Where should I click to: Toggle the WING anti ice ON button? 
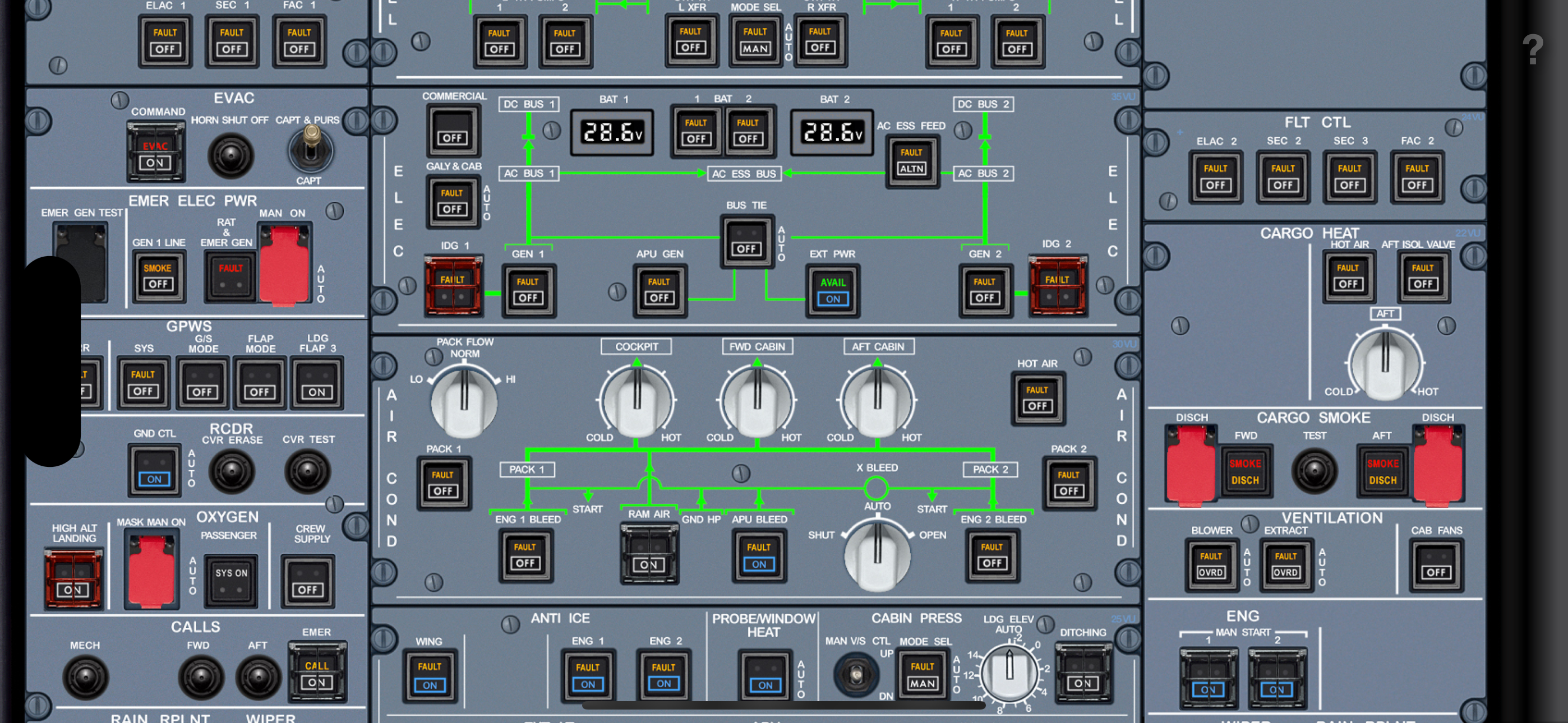pos(429,675)
